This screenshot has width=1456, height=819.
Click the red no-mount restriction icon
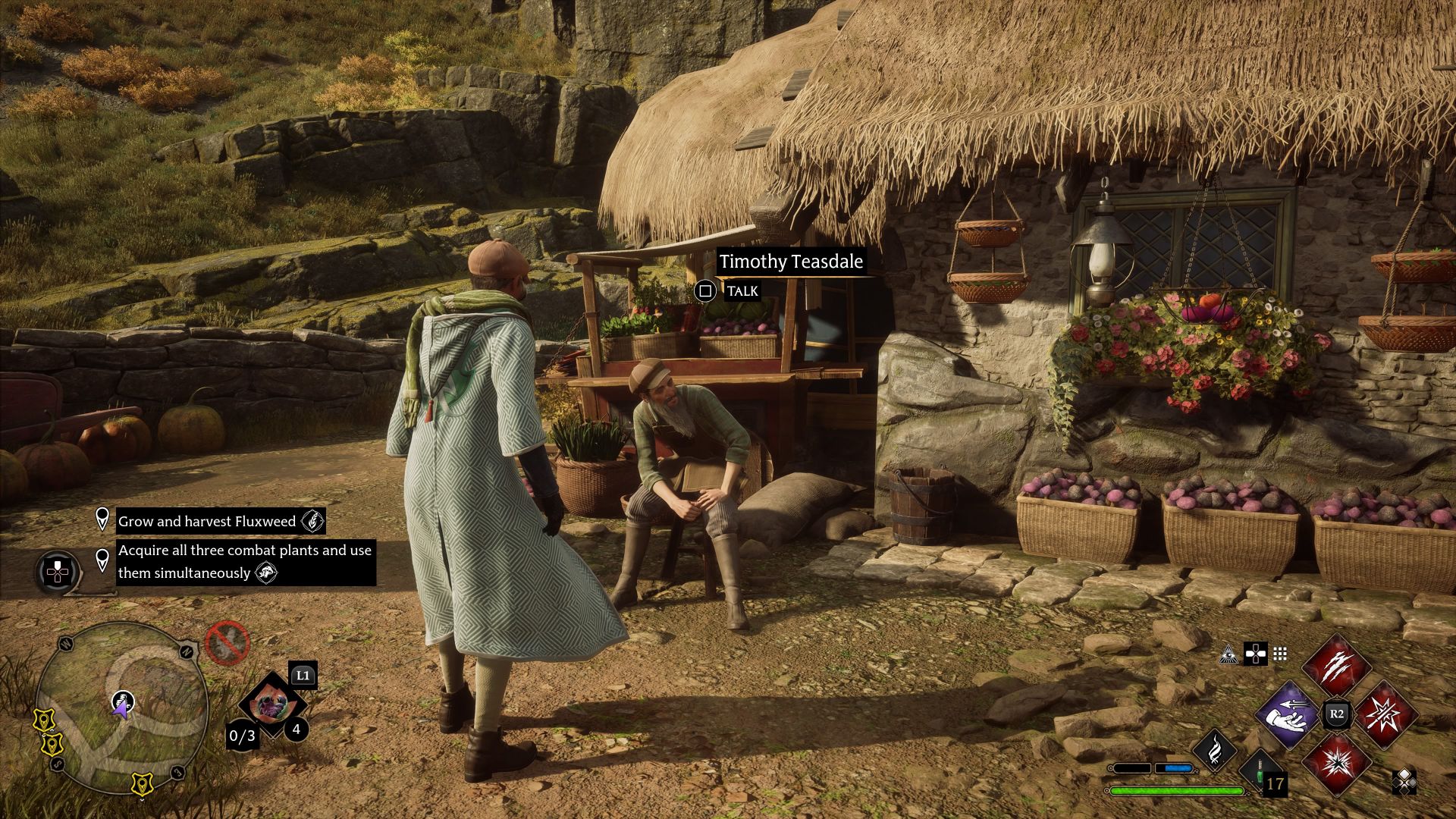click(227, 643)
